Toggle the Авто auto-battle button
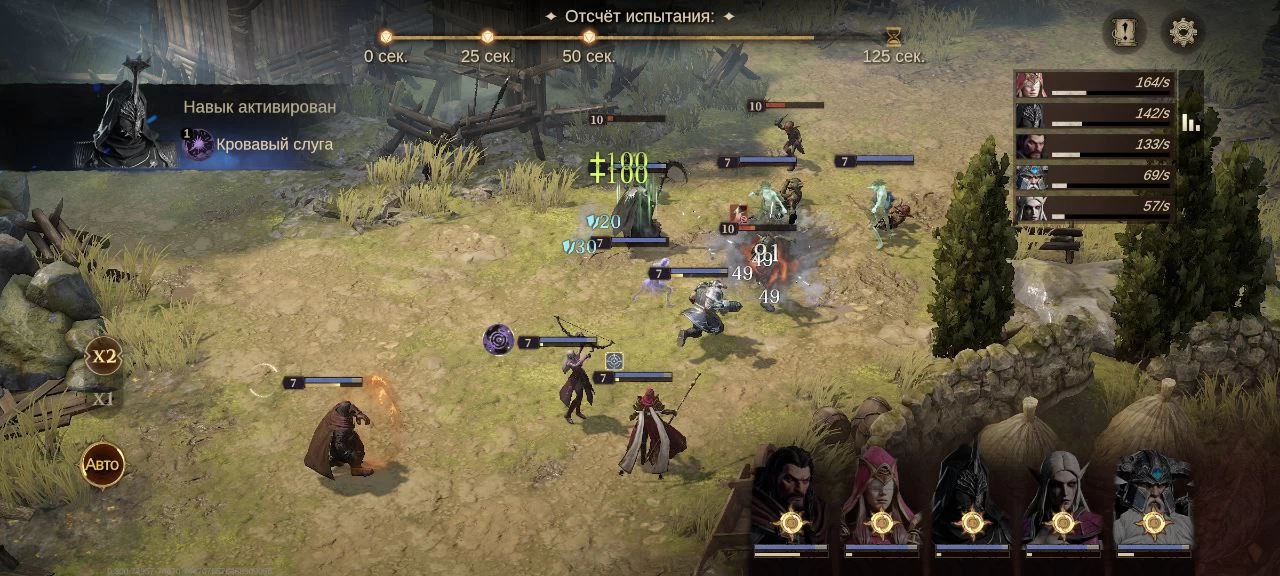 (x=102, y=465)
